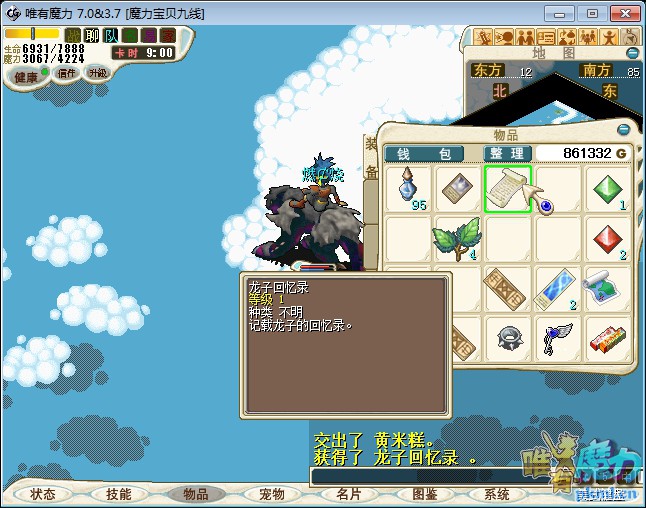Image resolution: width=646 pixels, height=508 pixels.
Task: Click the 健康 health button
Action: (x=25, y=77)
